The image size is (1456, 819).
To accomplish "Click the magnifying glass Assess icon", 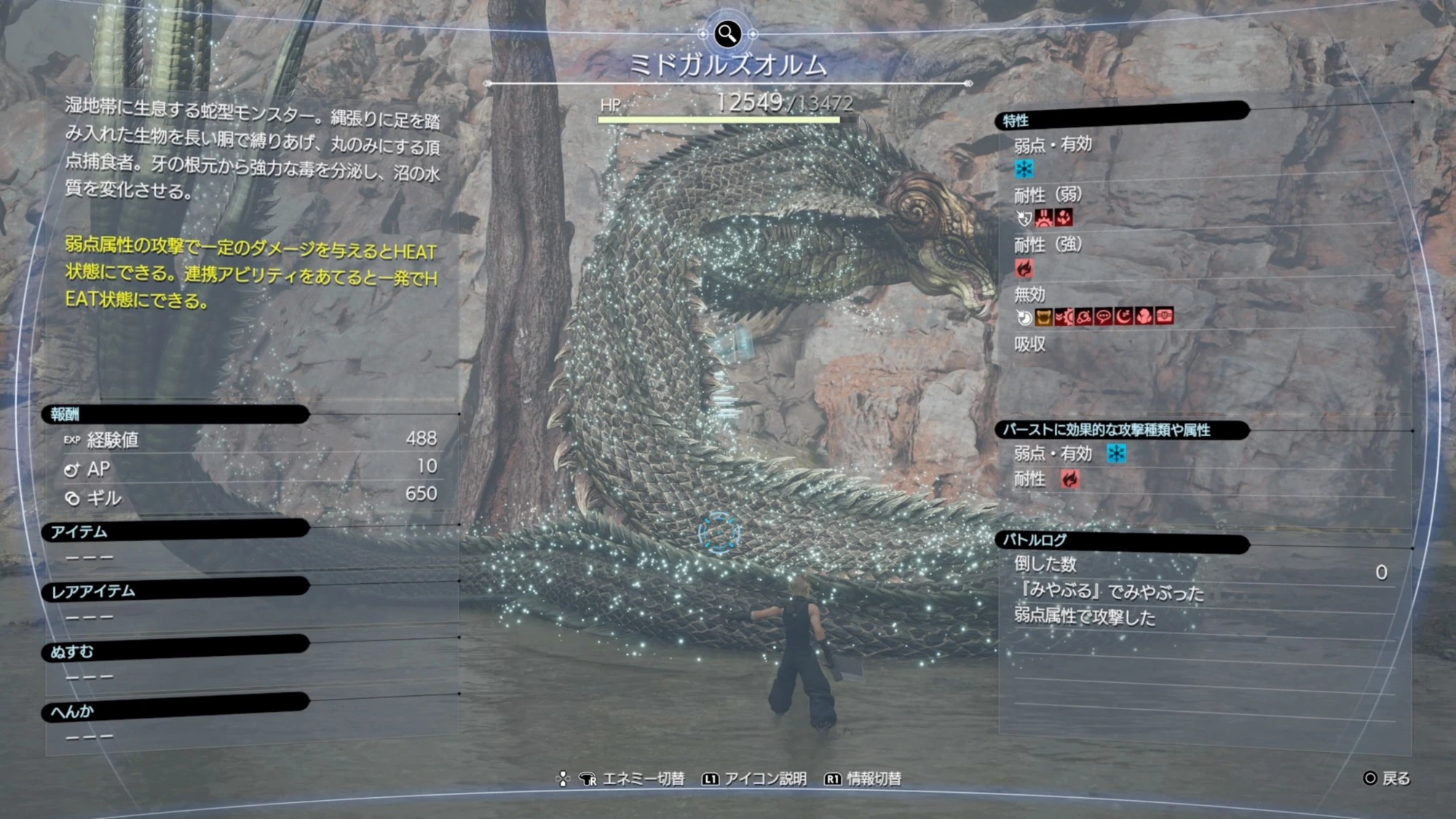I will point(727,33).
